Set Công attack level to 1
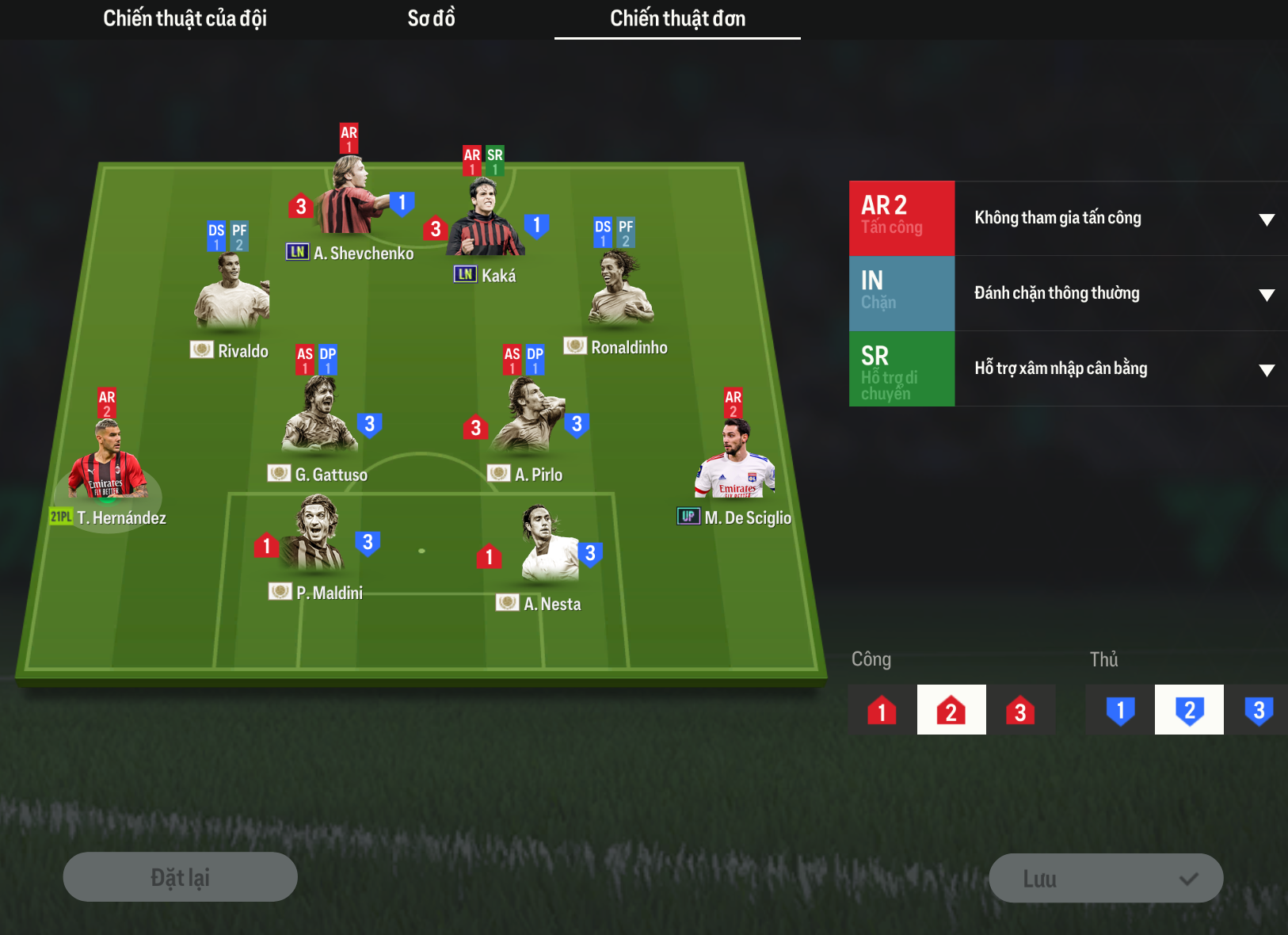1288x935 pixels. point(882,710)
